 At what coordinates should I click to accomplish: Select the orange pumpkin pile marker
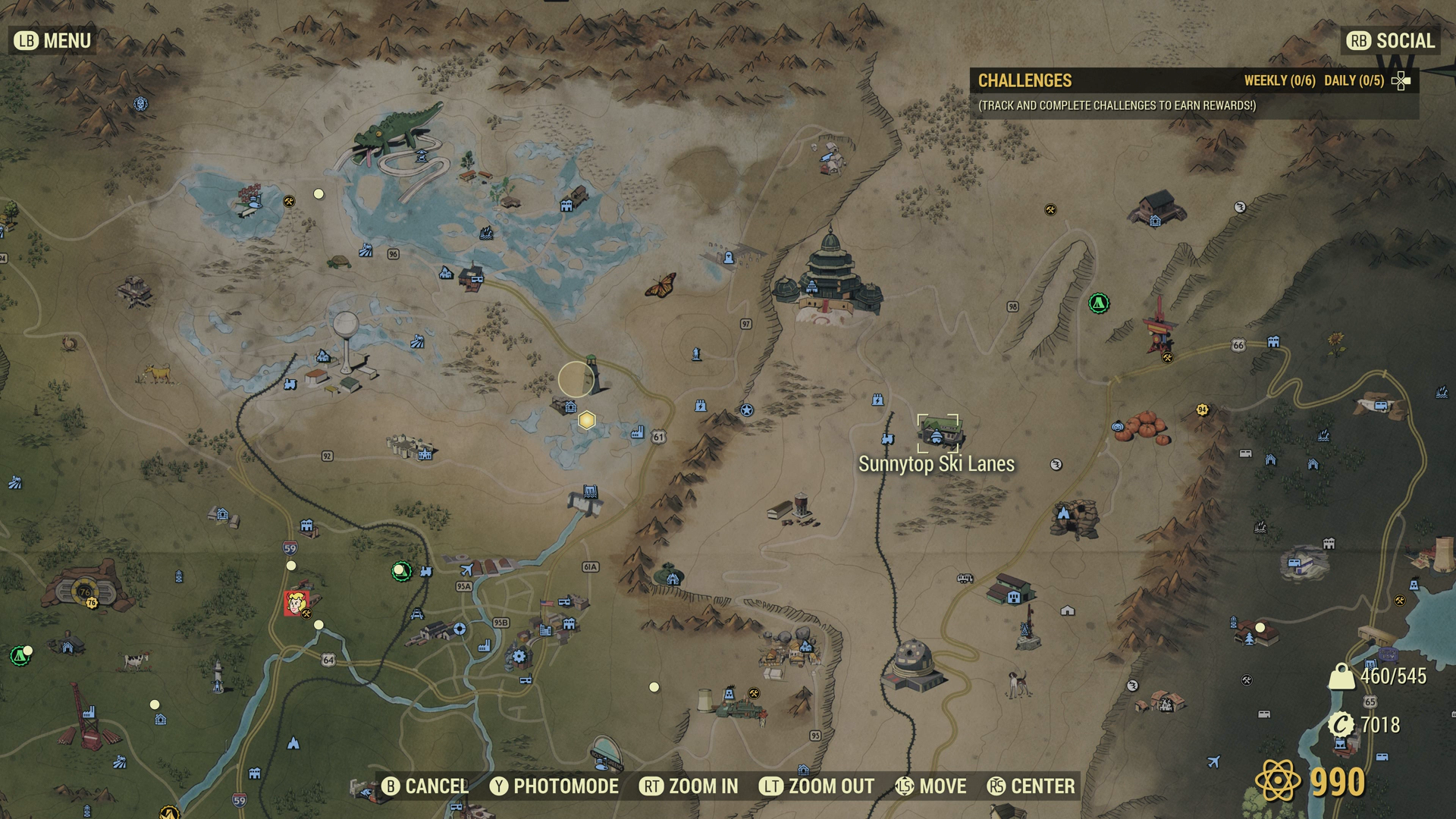coord(1144,428)
